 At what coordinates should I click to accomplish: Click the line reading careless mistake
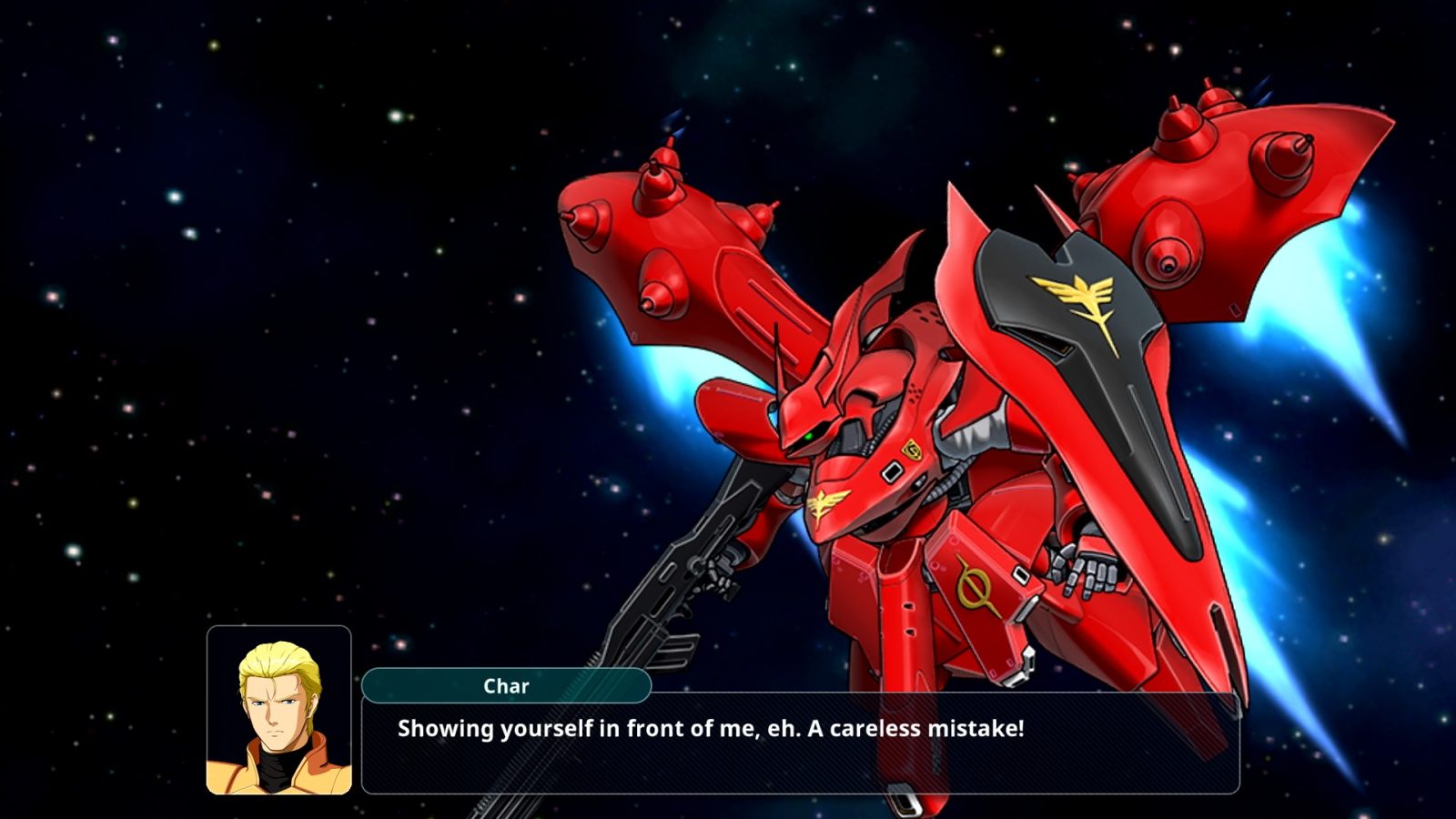click(928, 726)
